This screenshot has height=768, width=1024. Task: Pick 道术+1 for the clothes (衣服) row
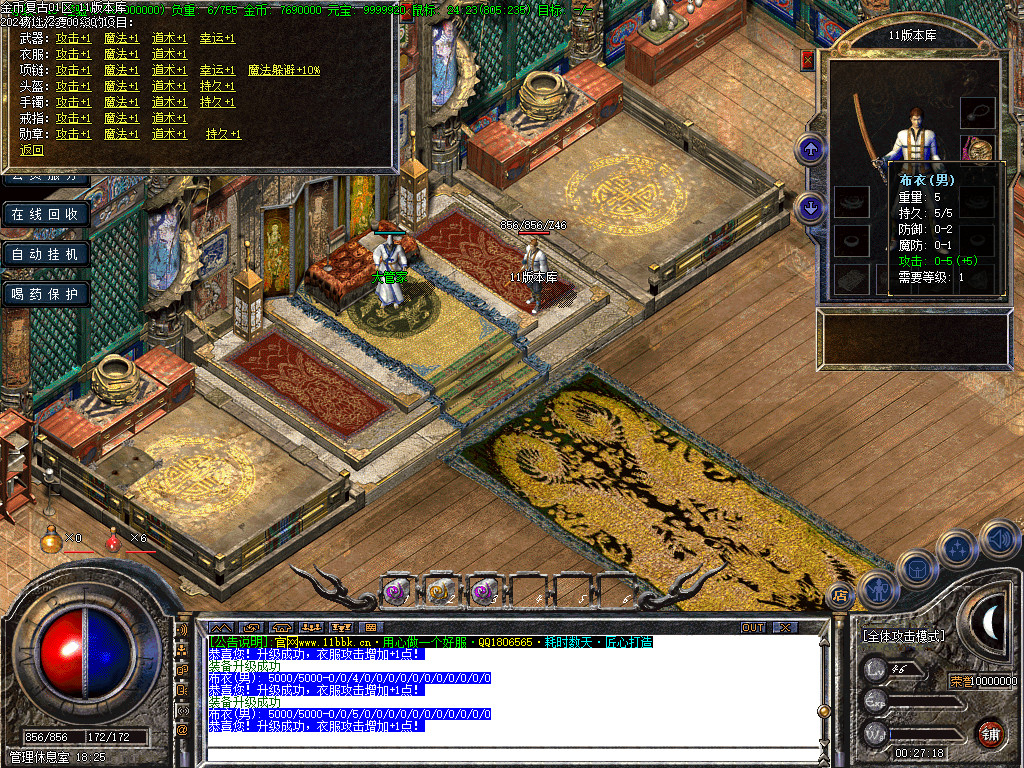(x=169, y=54)
